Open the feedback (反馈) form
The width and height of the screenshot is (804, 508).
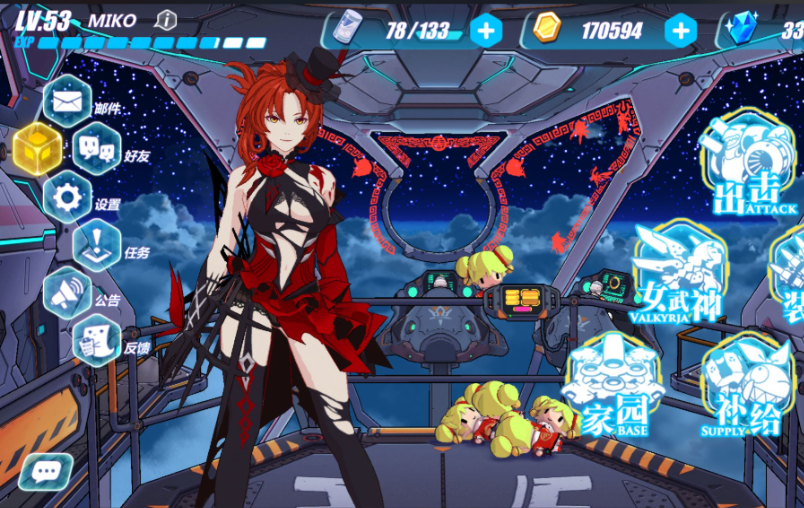97,340
